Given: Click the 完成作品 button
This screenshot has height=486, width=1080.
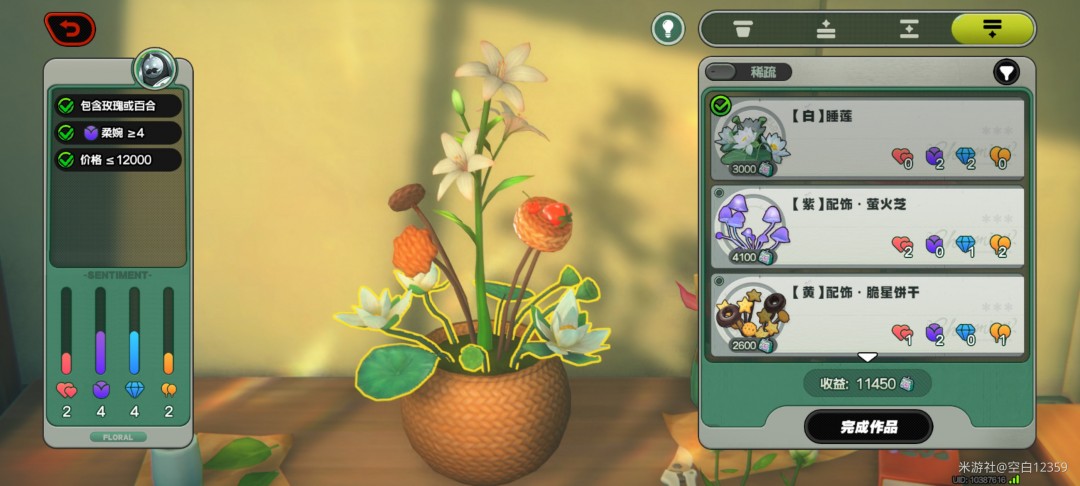Looking at the screenshot, I should tap(868, 427).
